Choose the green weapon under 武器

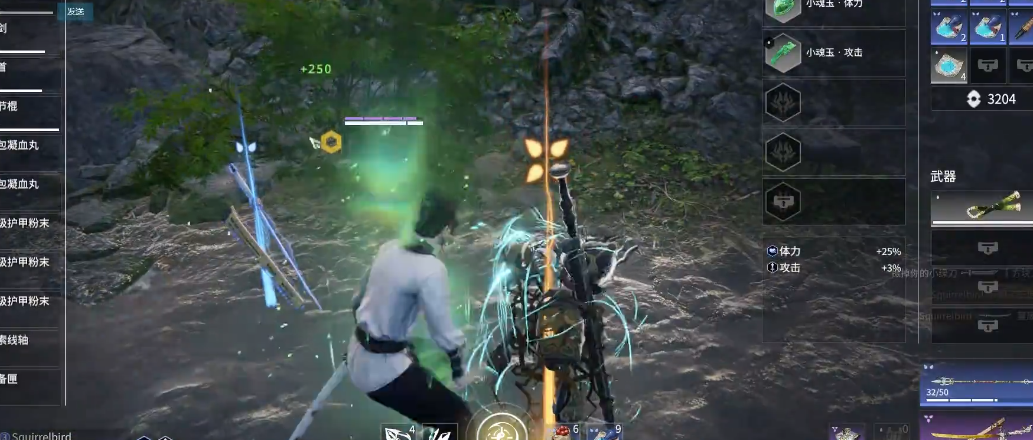[x=982, y=208]
